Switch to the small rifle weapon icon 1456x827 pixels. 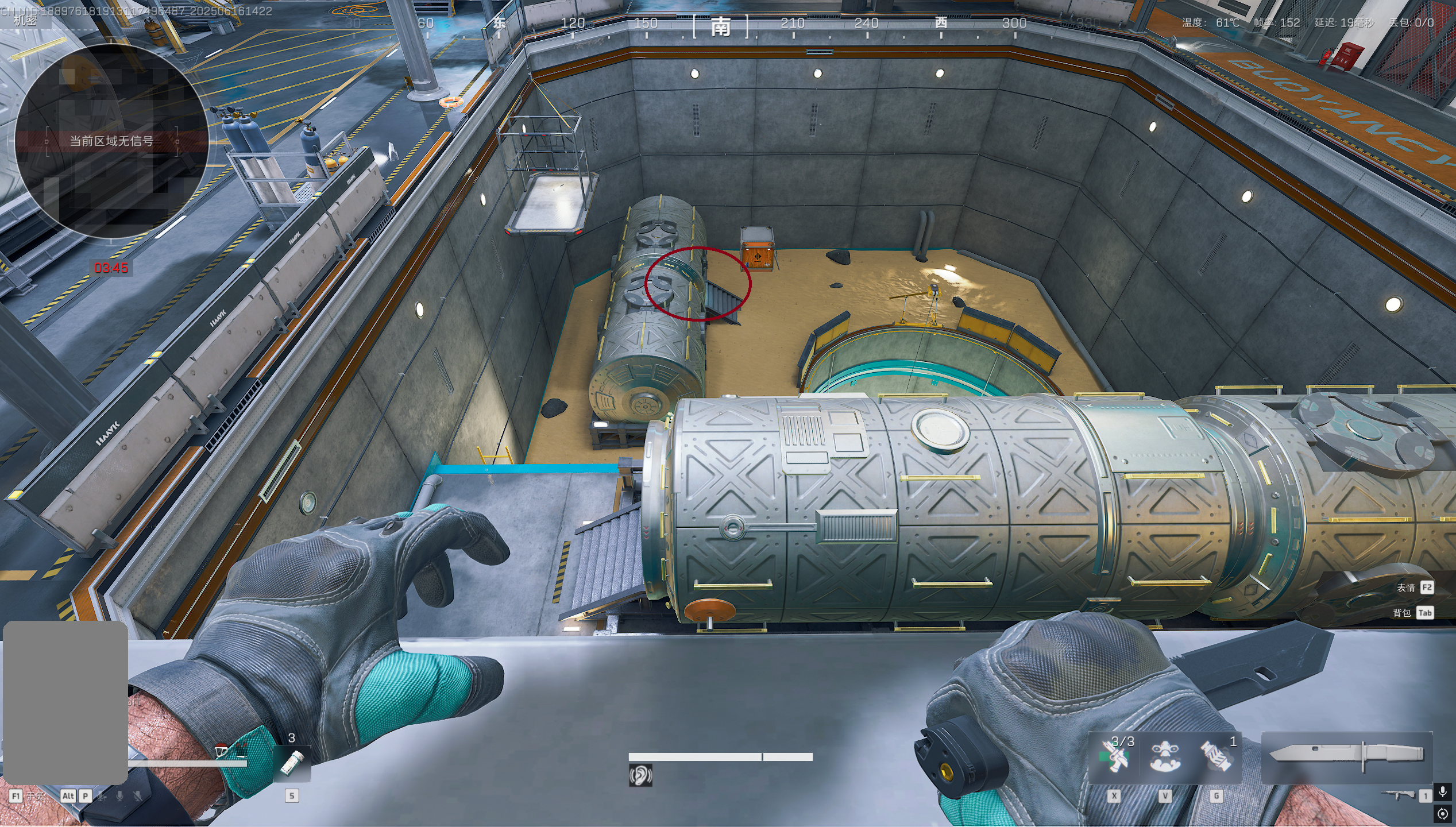click(x=1399, y=795)
